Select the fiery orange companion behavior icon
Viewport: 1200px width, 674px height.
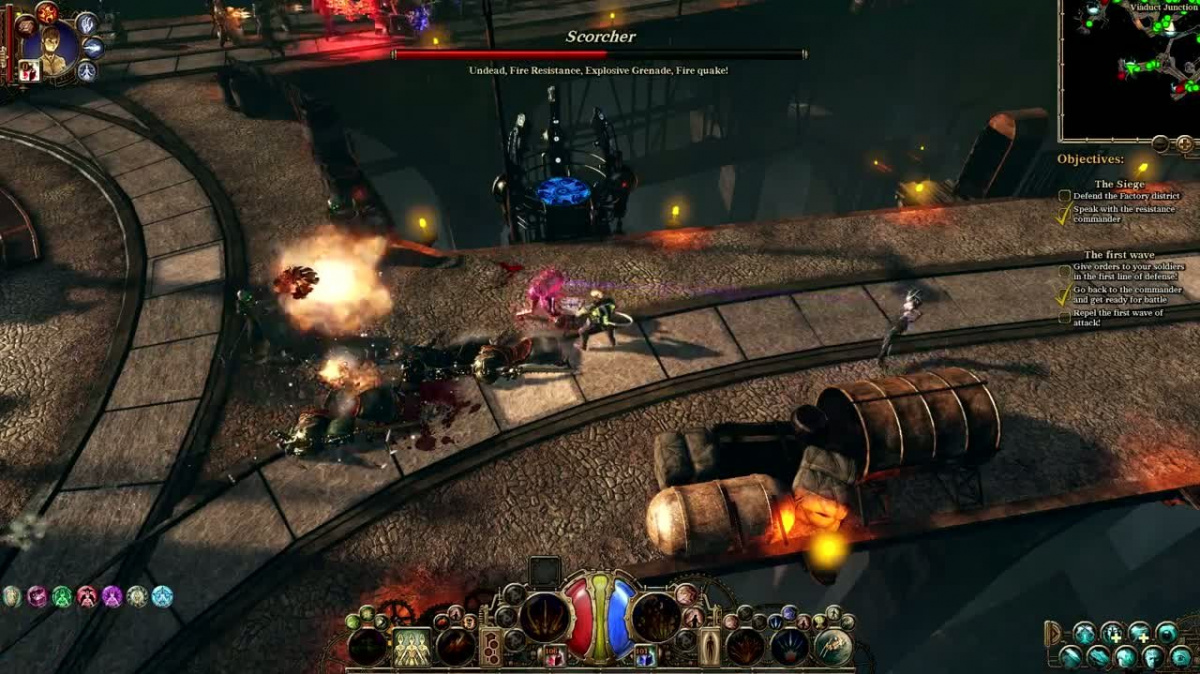tap(46, 12)
